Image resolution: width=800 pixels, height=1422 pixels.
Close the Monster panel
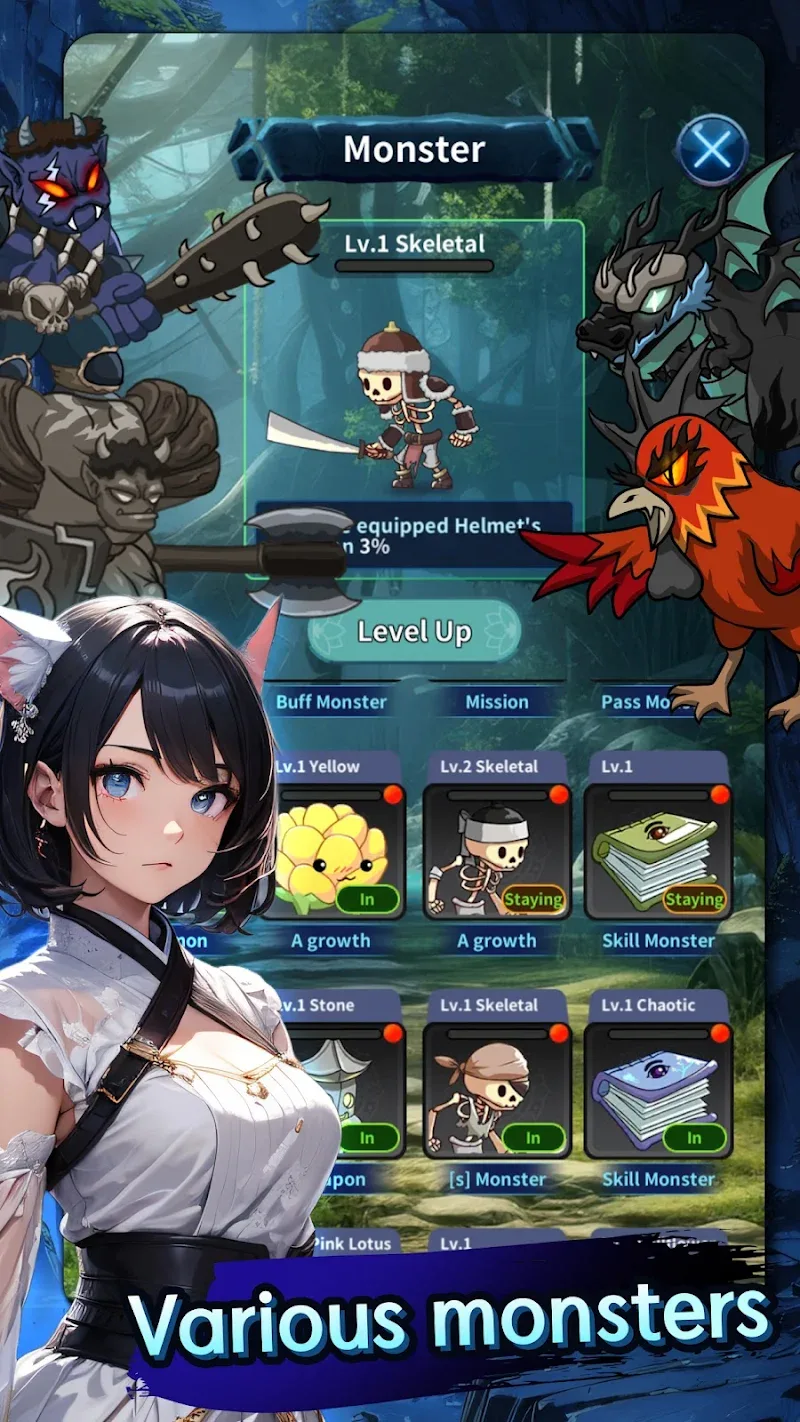[x=712, y=150]
